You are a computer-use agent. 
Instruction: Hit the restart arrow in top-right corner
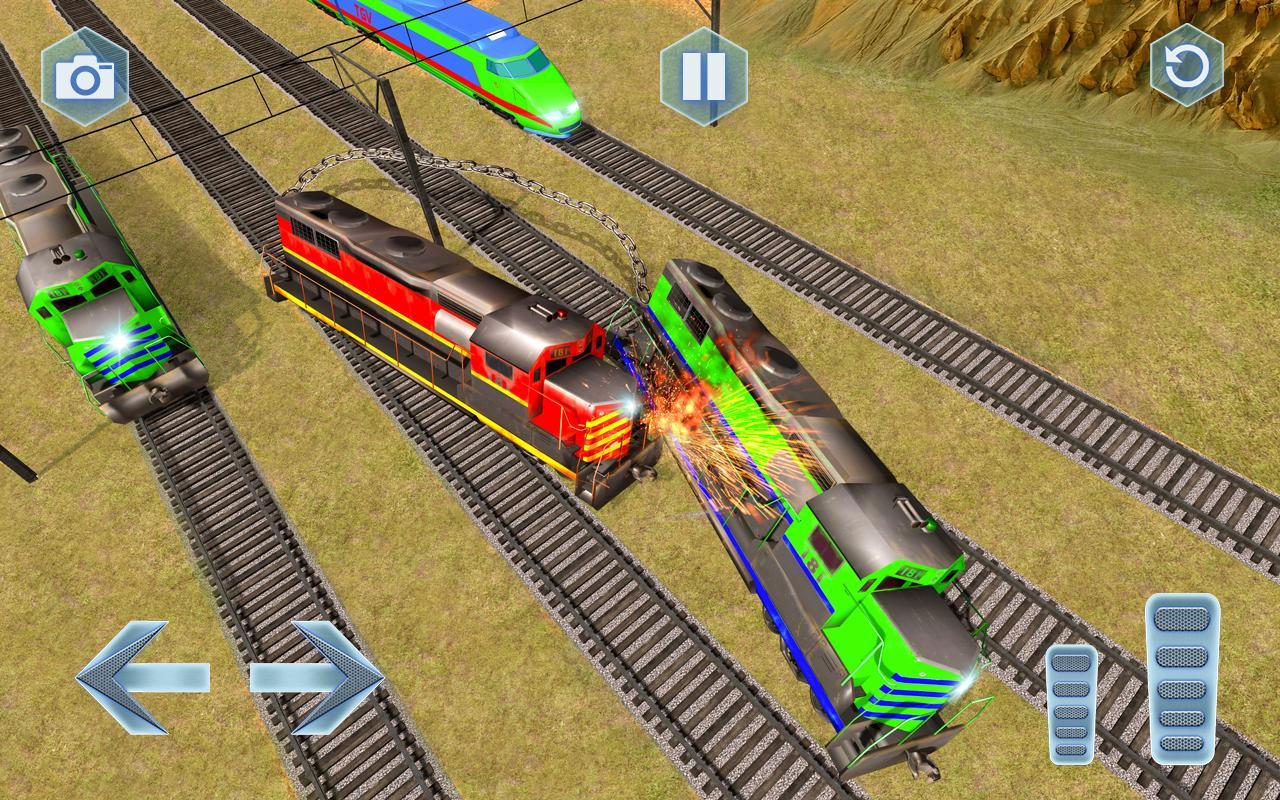tap(1188, 67)
